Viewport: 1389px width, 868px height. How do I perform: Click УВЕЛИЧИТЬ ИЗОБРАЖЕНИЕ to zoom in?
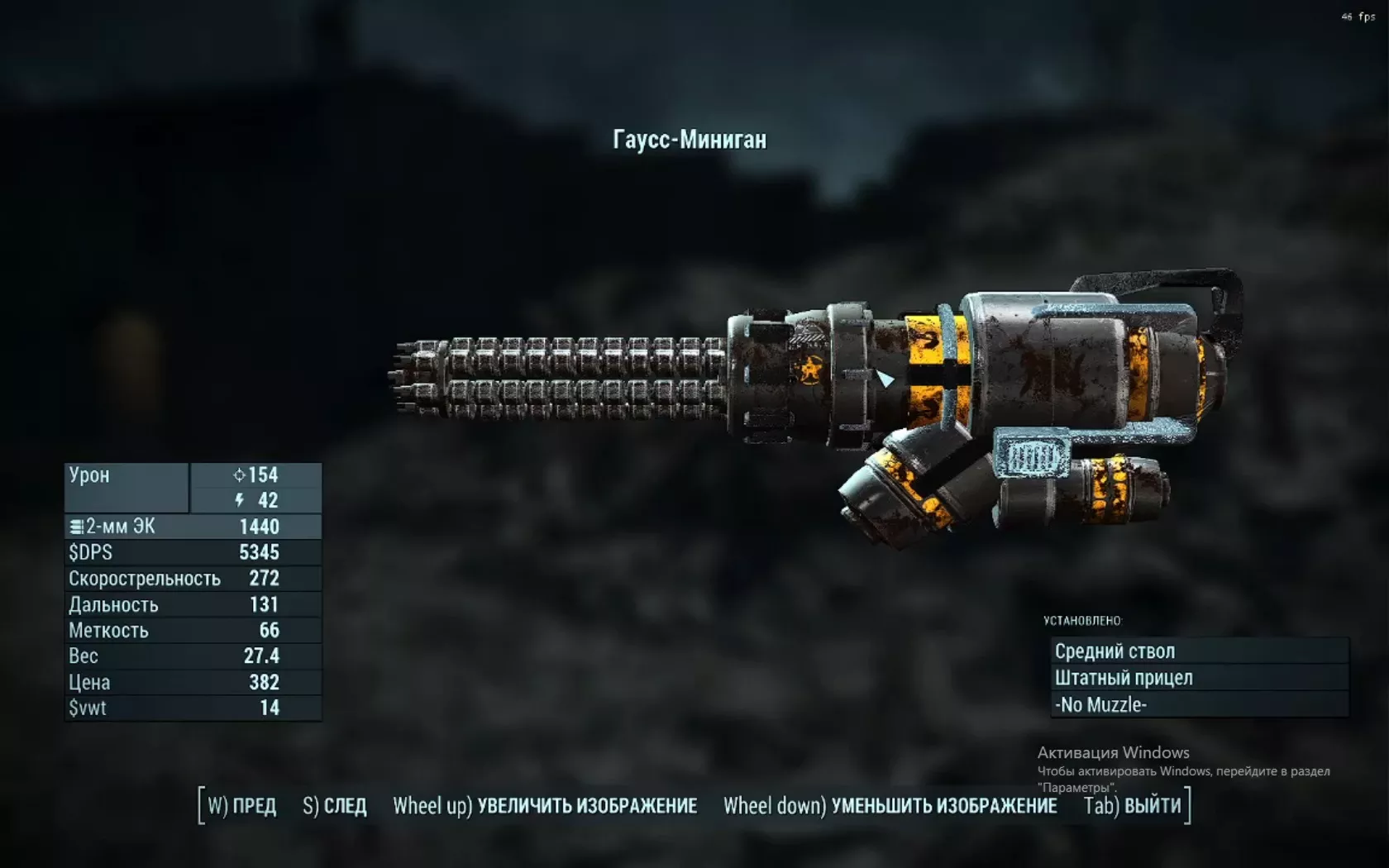click(x=545, y=806)
